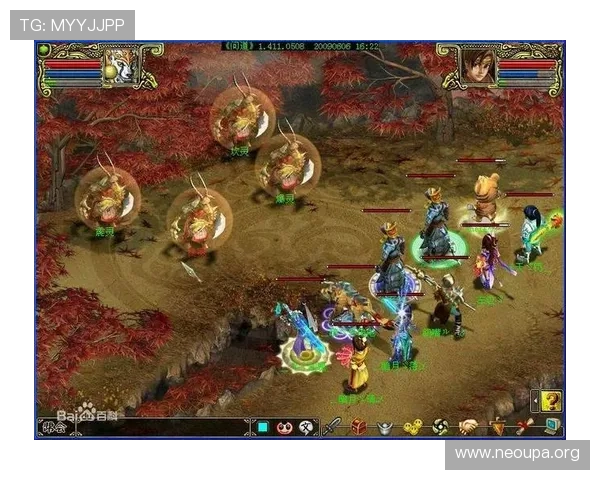Click the black-and-white swirl icon
The image size is (600, 480).
[x=440, y=427]
